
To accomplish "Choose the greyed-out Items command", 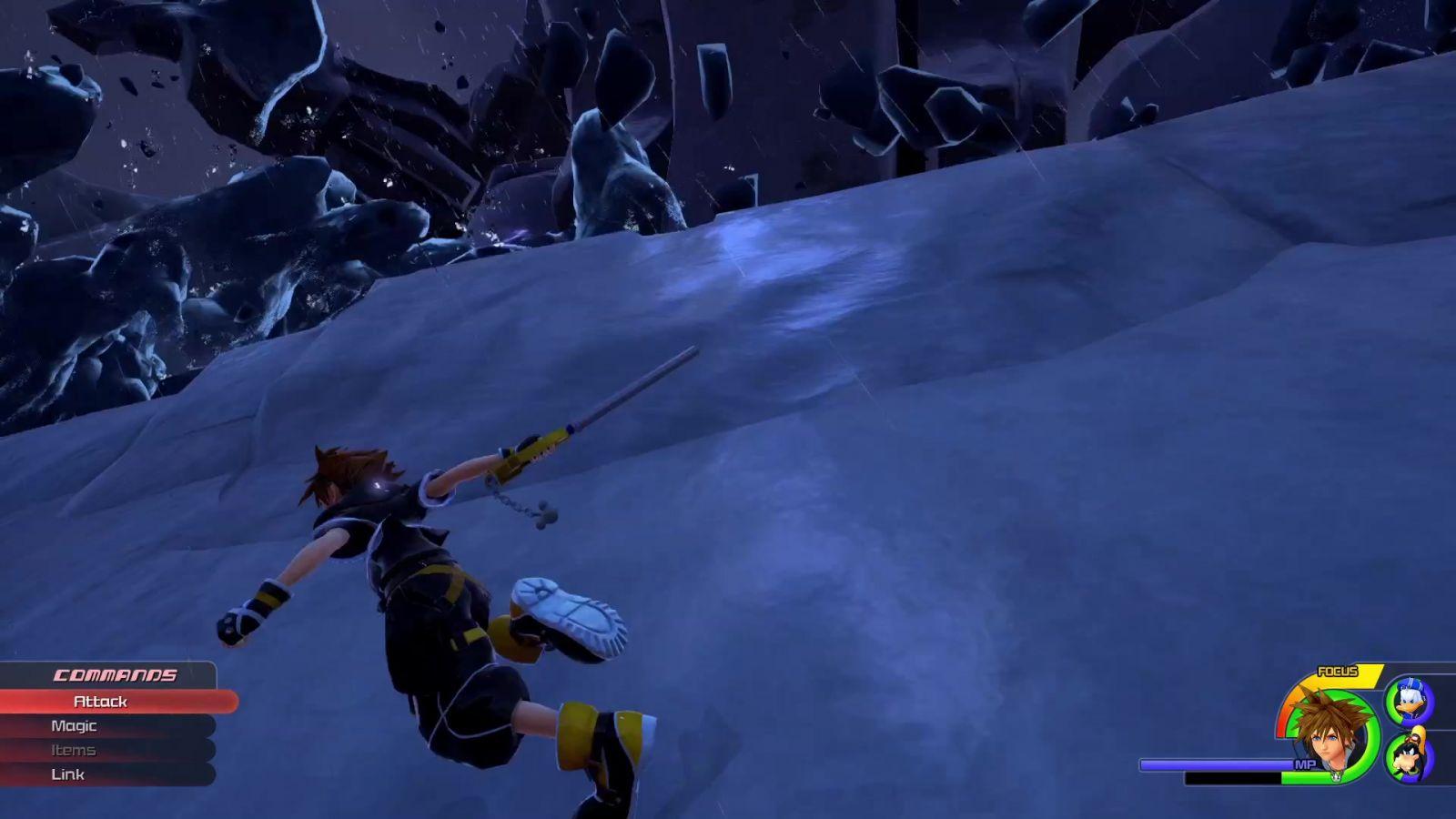I will tap(73, 750).
